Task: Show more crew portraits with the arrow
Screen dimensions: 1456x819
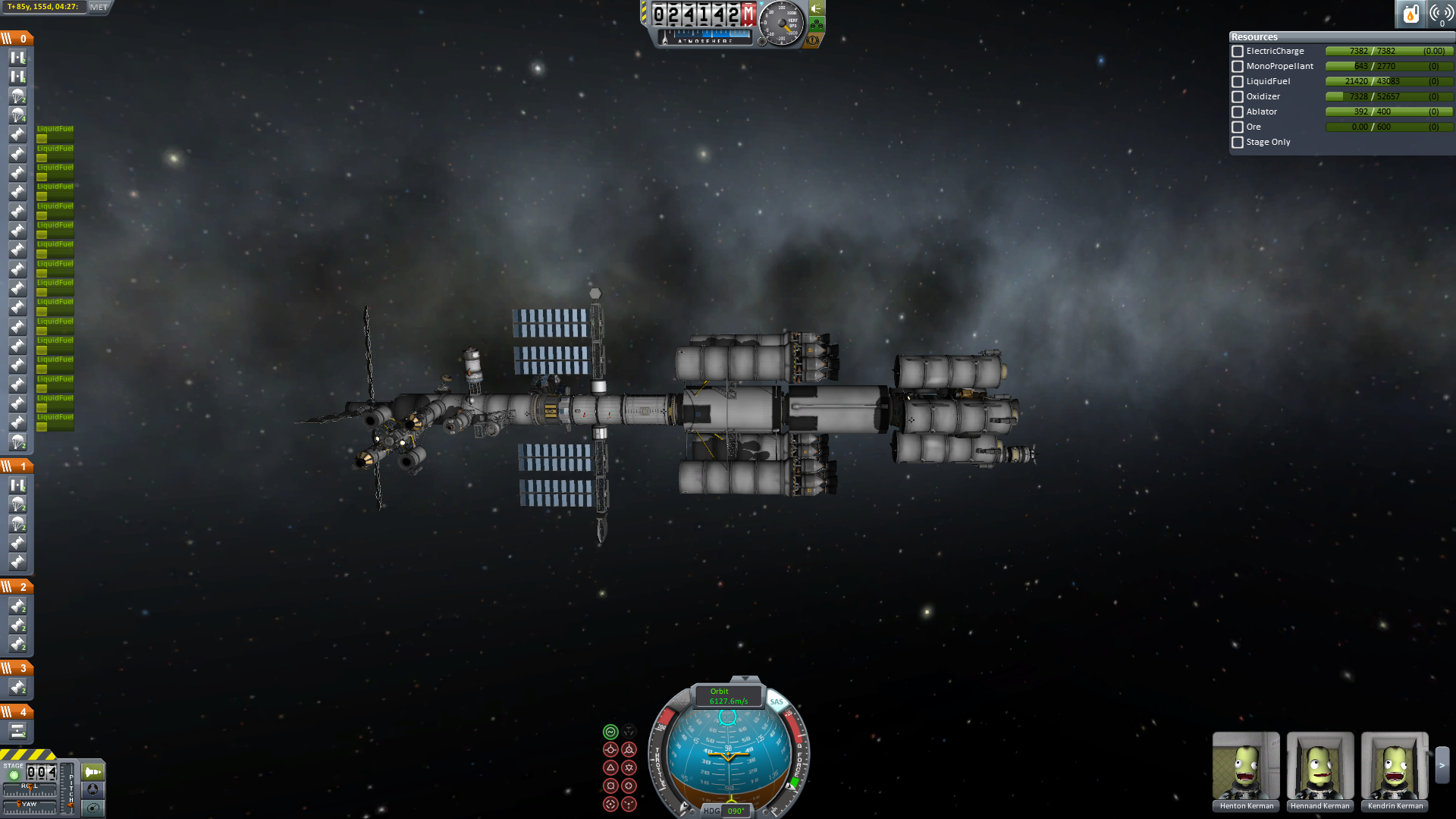Action: [1442, 766]
